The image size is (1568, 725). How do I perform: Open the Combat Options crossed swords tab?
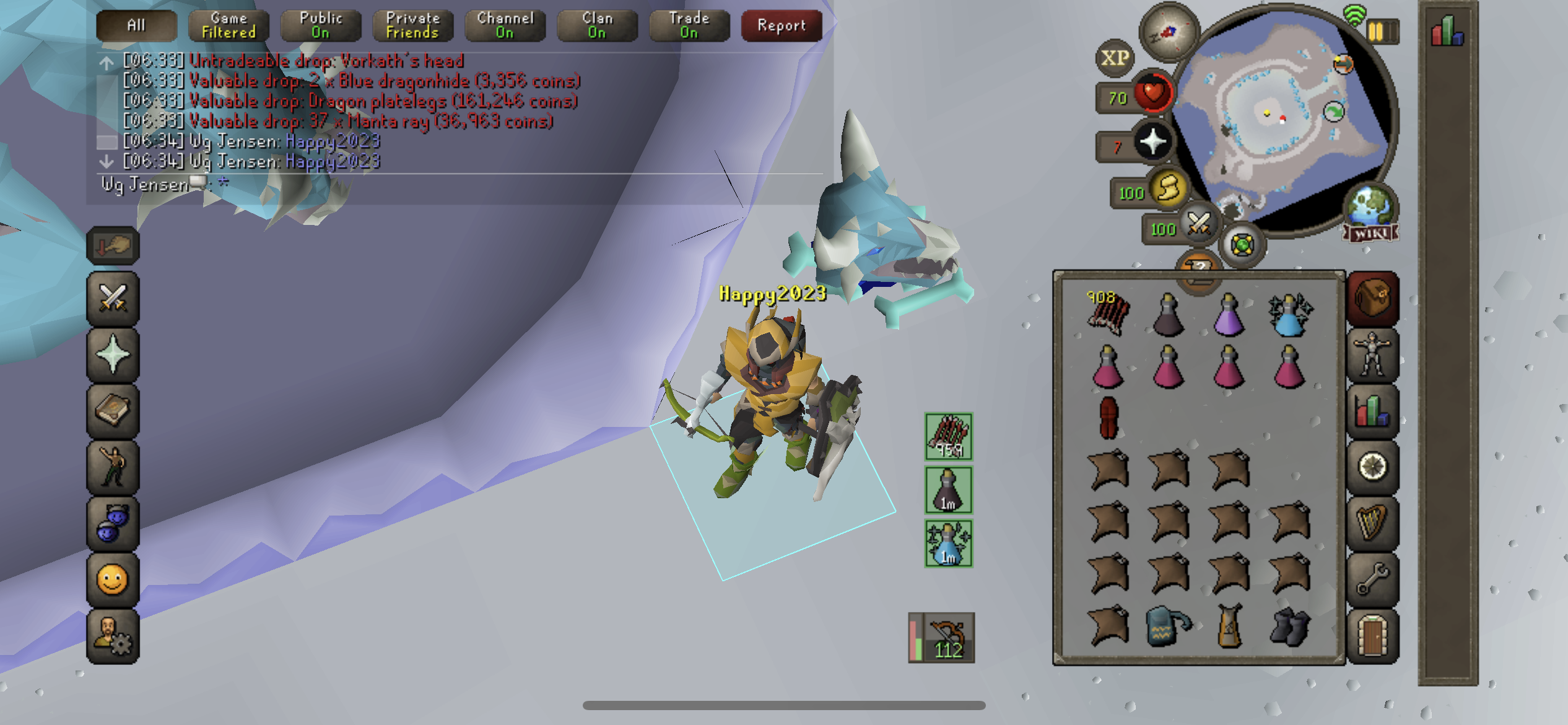[113, 299]
